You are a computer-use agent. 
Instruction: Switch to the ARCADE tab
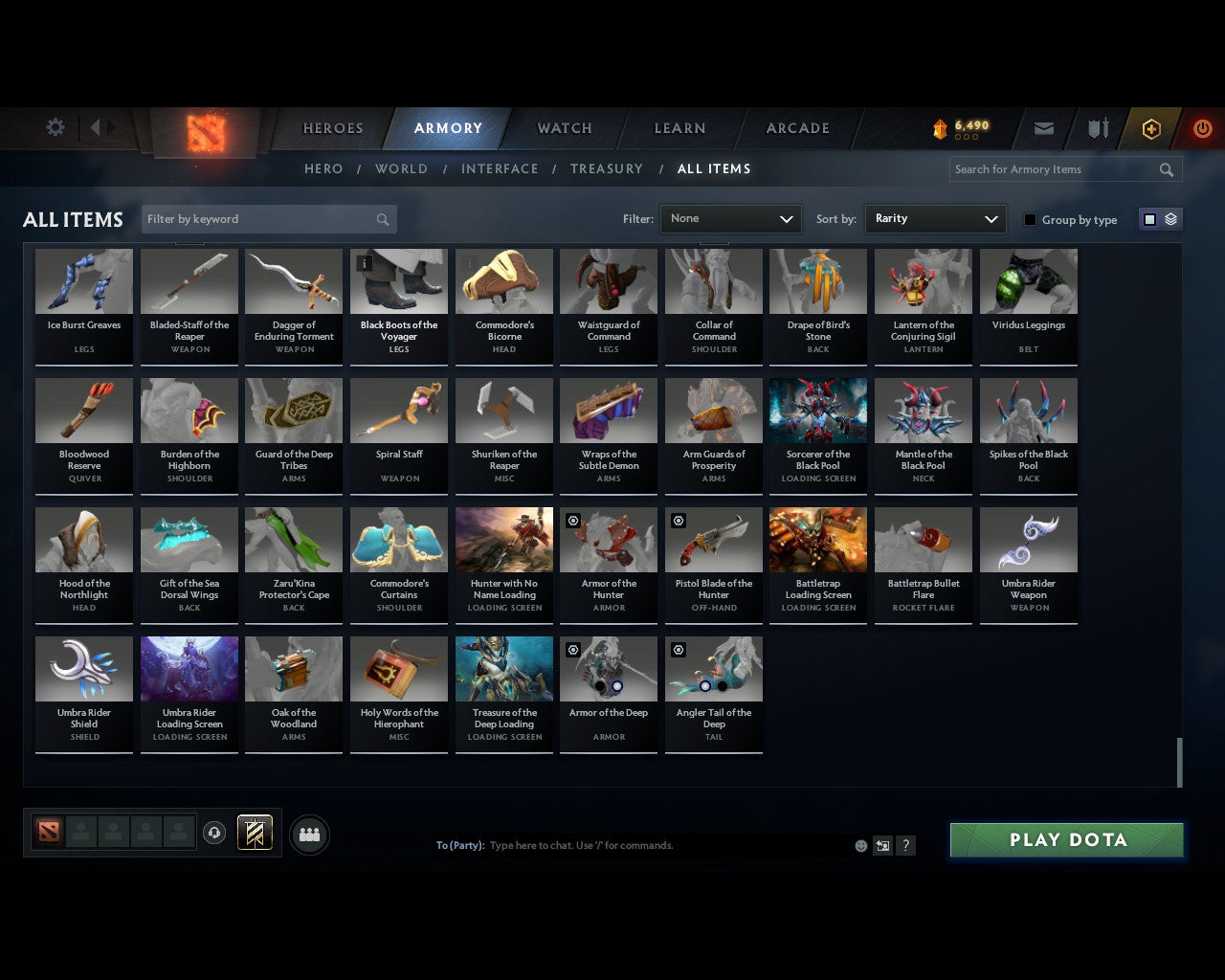795,128
